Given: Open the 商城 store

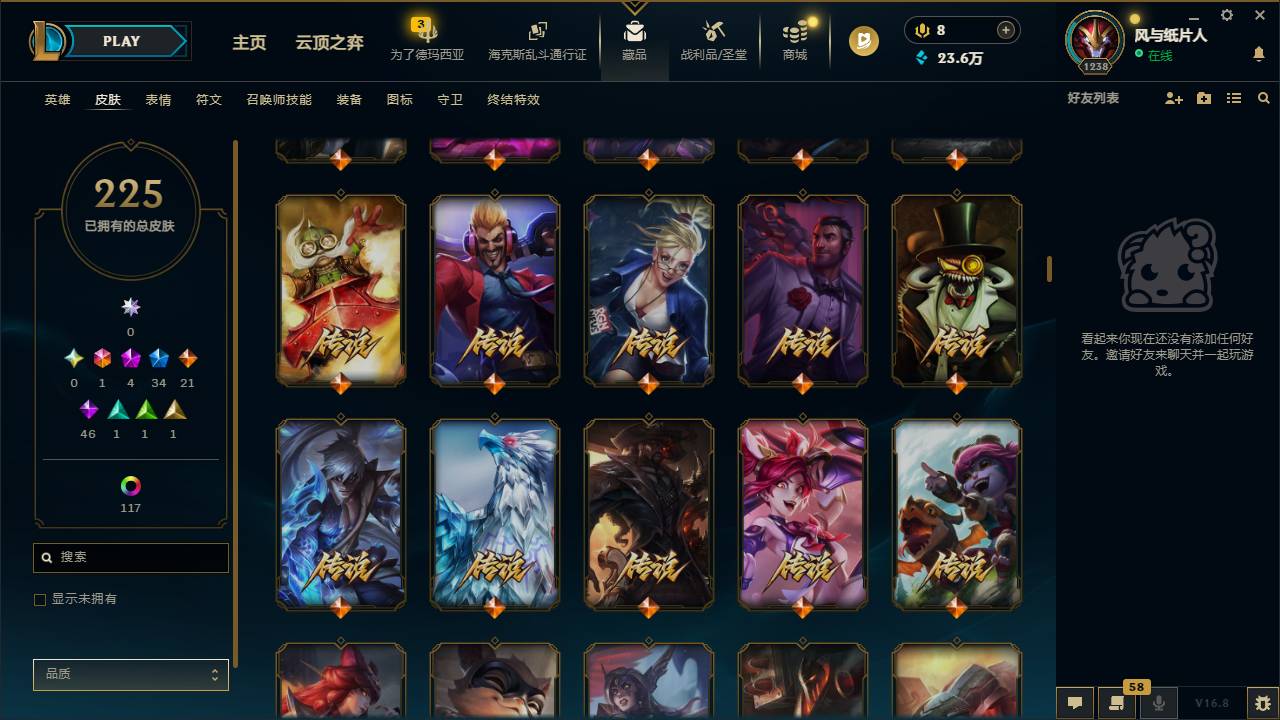Looking at the screenshot, I should coord(794,44).
